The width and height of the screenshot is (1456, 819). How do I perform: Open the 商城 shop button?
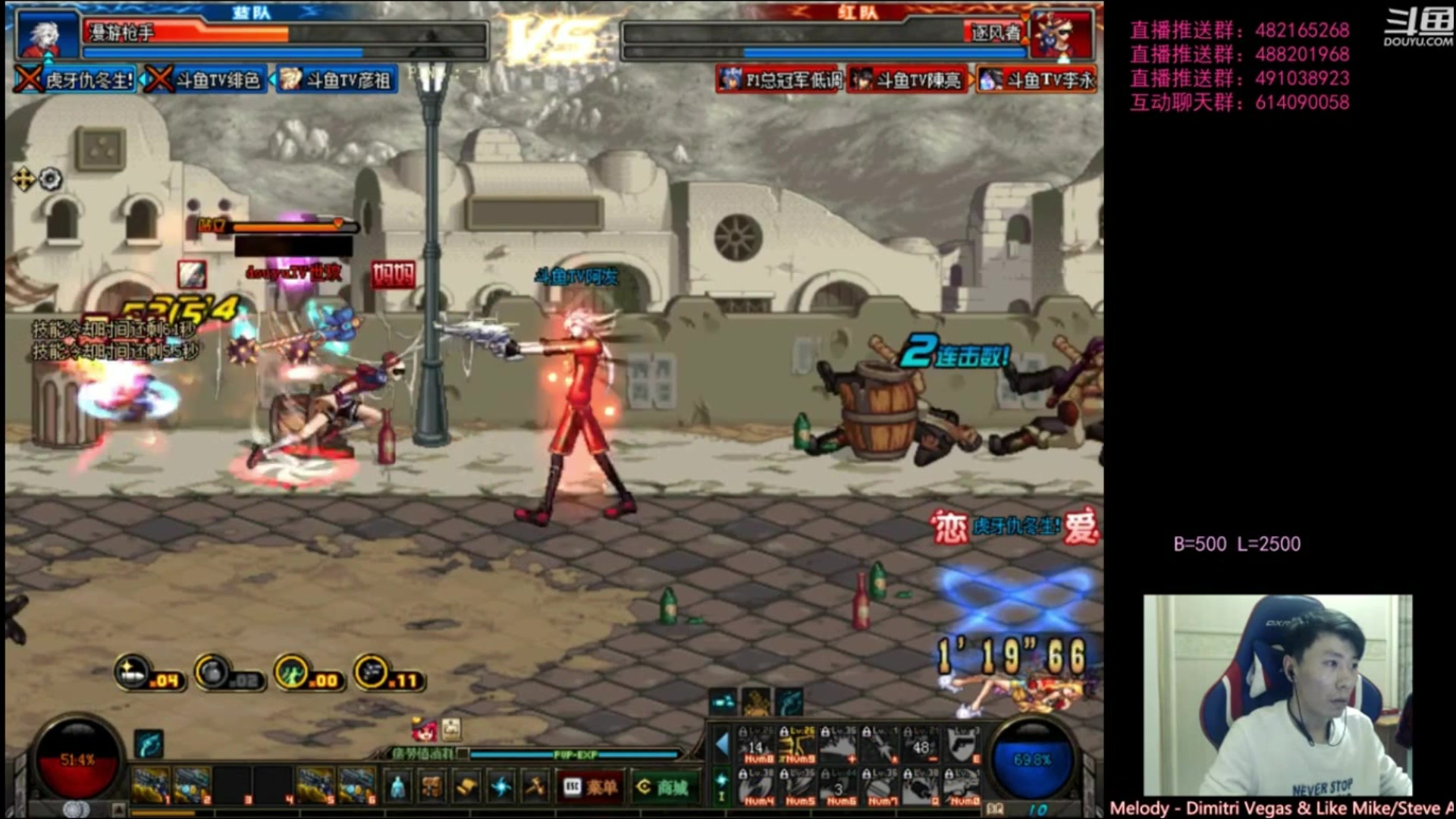click(662, 787)
